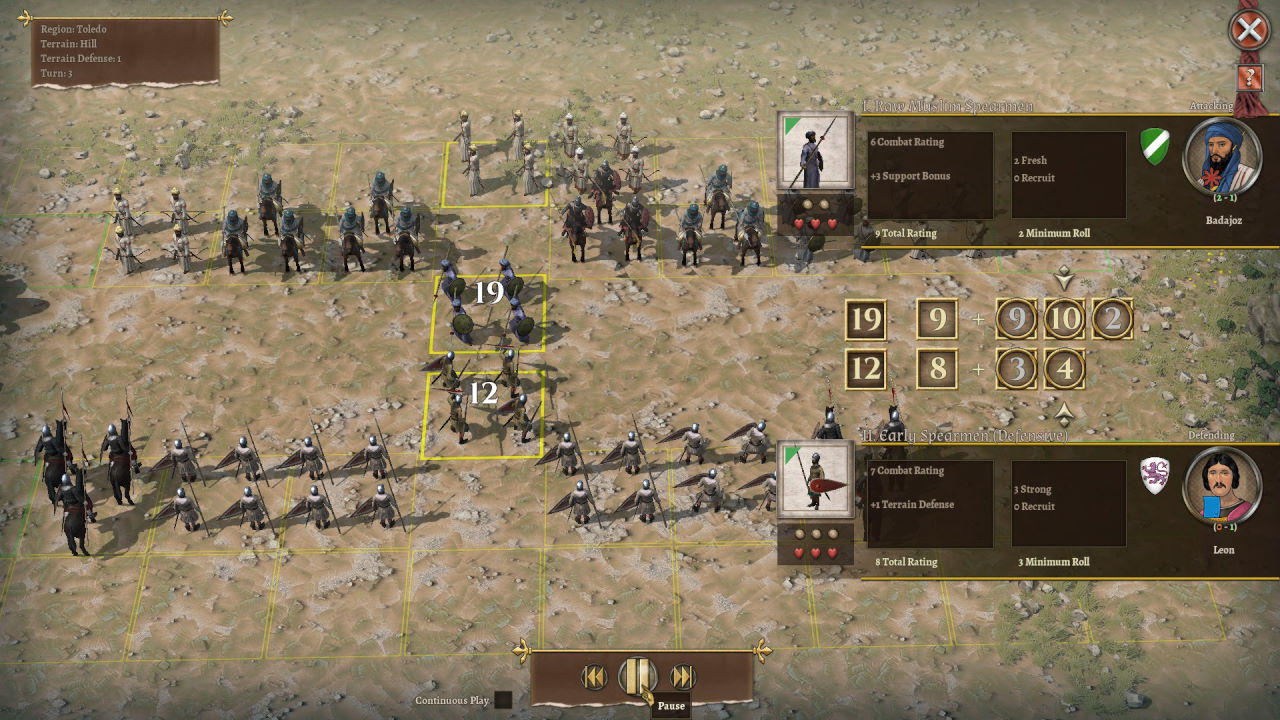
Task: Click the green and white Badajoz shield
Action: 1155,146
